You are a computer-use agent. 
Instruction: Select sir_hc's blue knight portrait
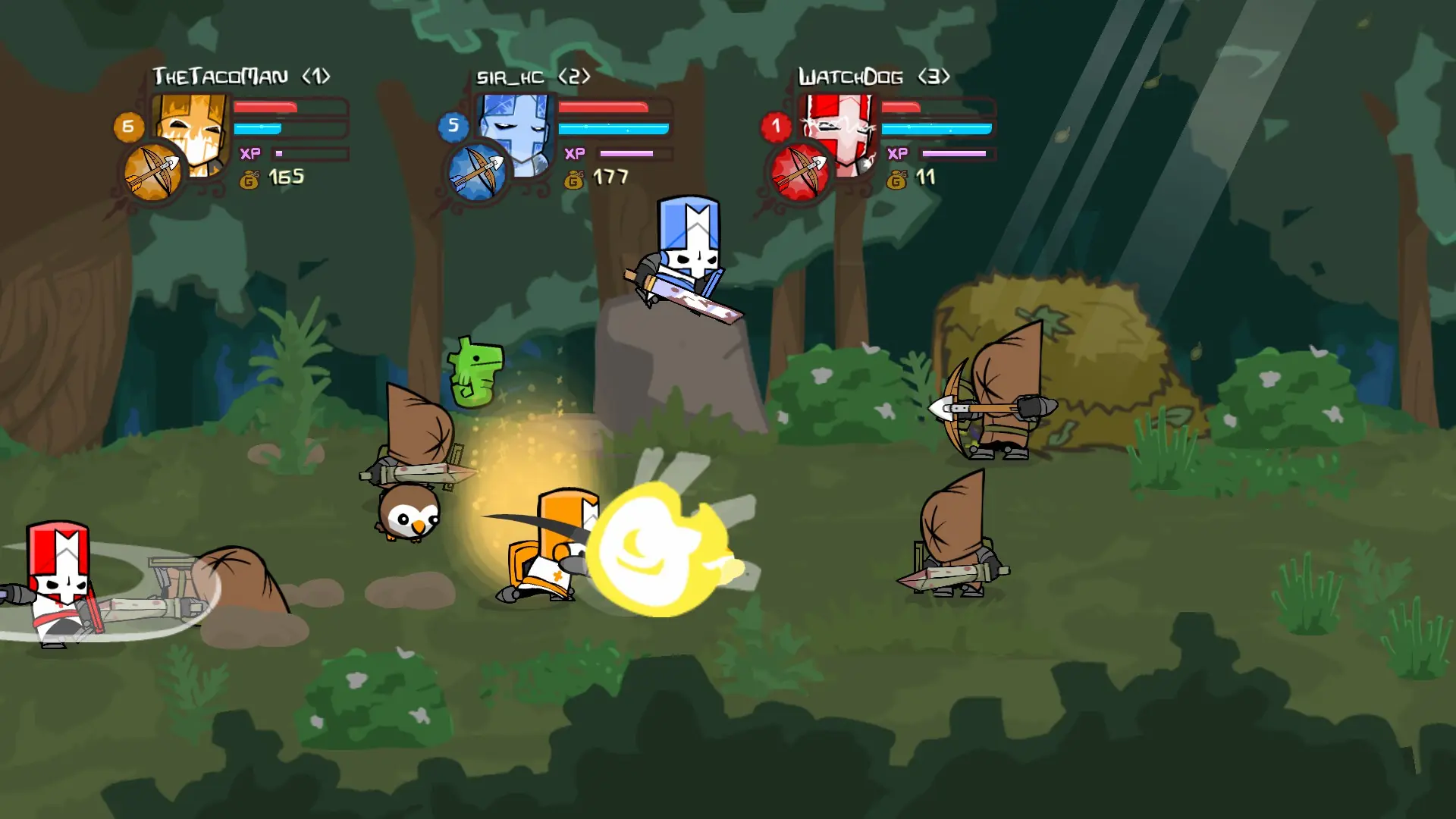point(519,129)
